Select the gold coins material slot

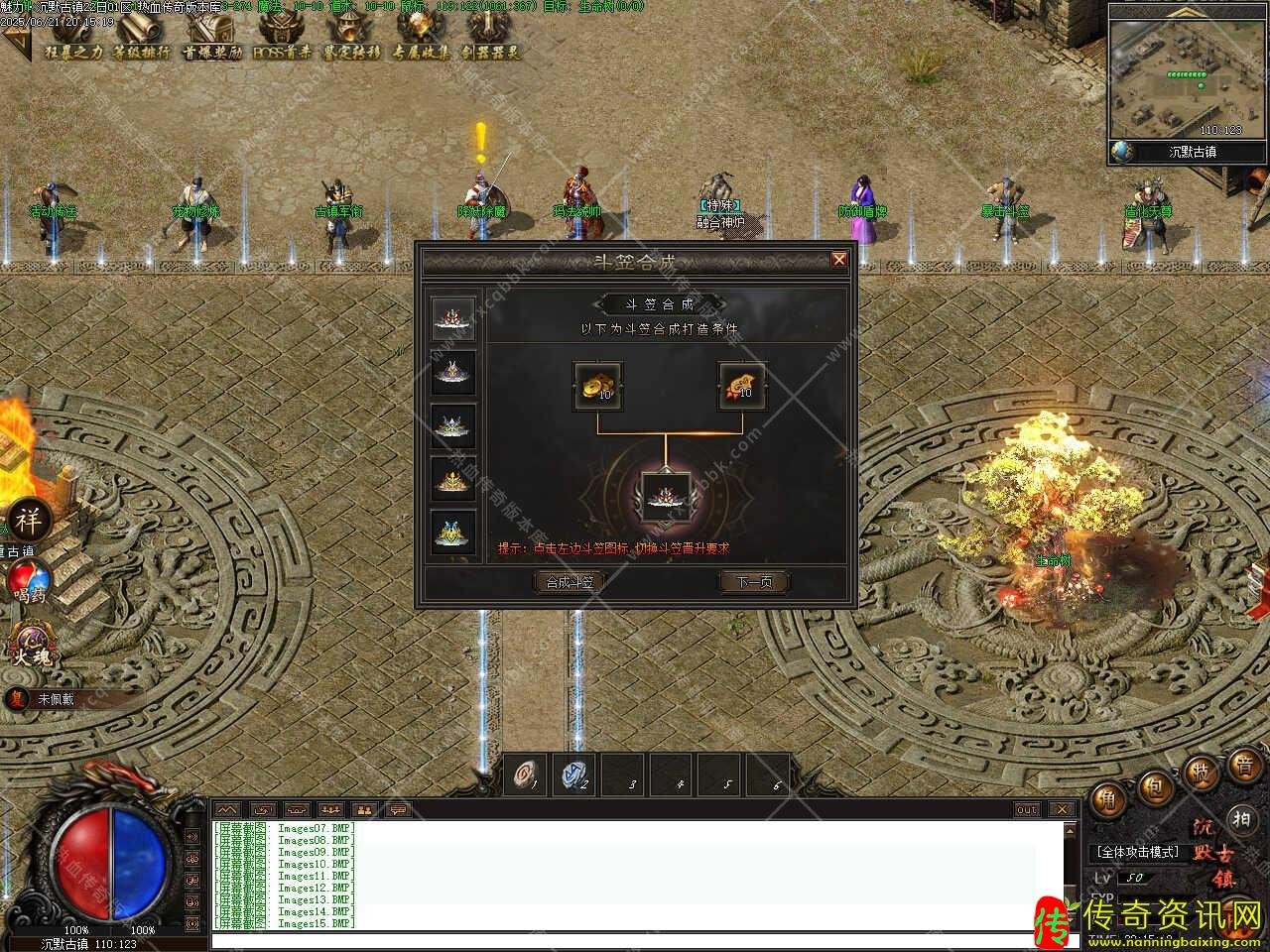(x=598, y=386)
